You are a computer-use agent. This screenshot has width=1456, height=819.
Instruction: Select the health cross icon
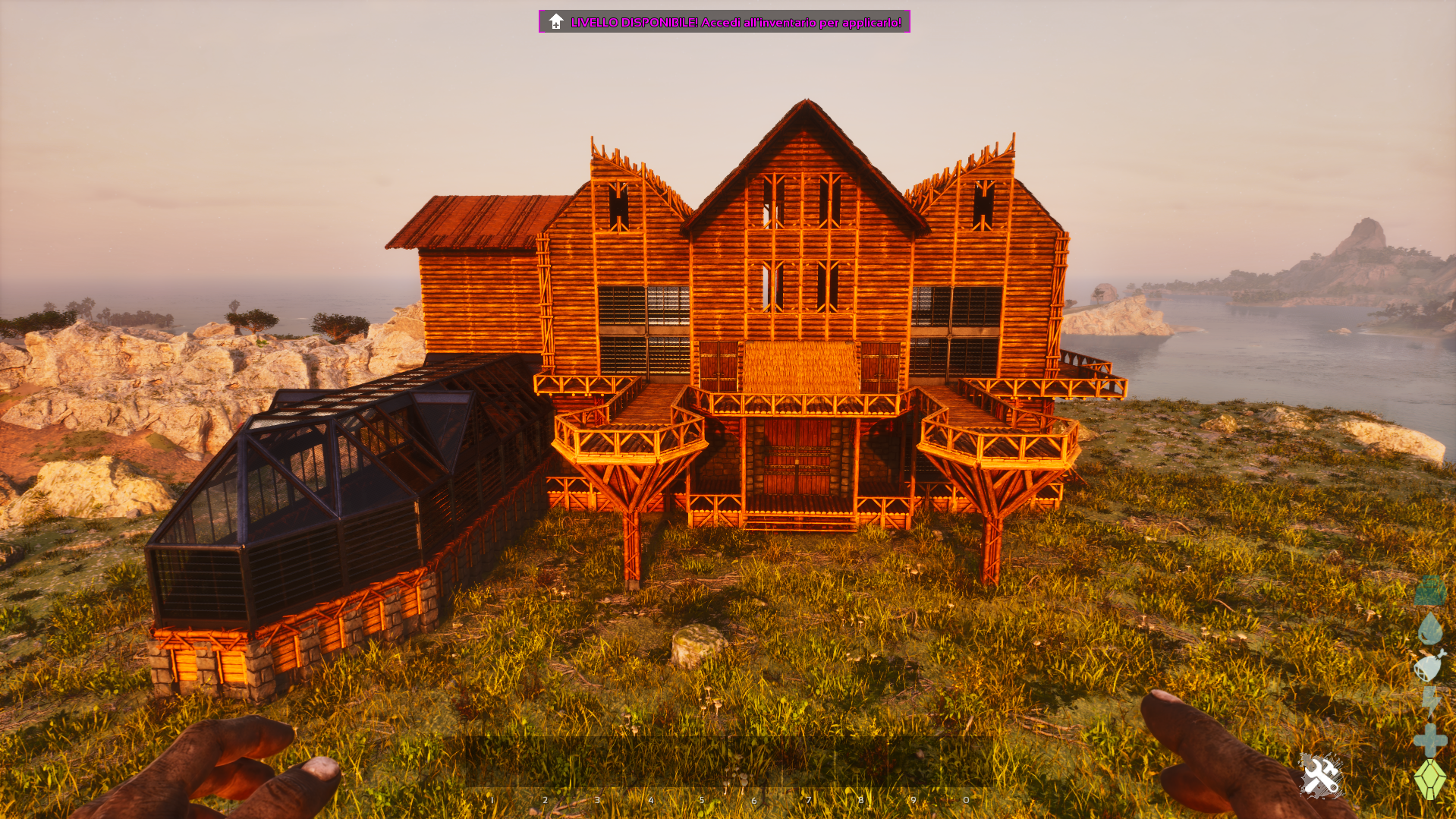(x=1430, y=740)
